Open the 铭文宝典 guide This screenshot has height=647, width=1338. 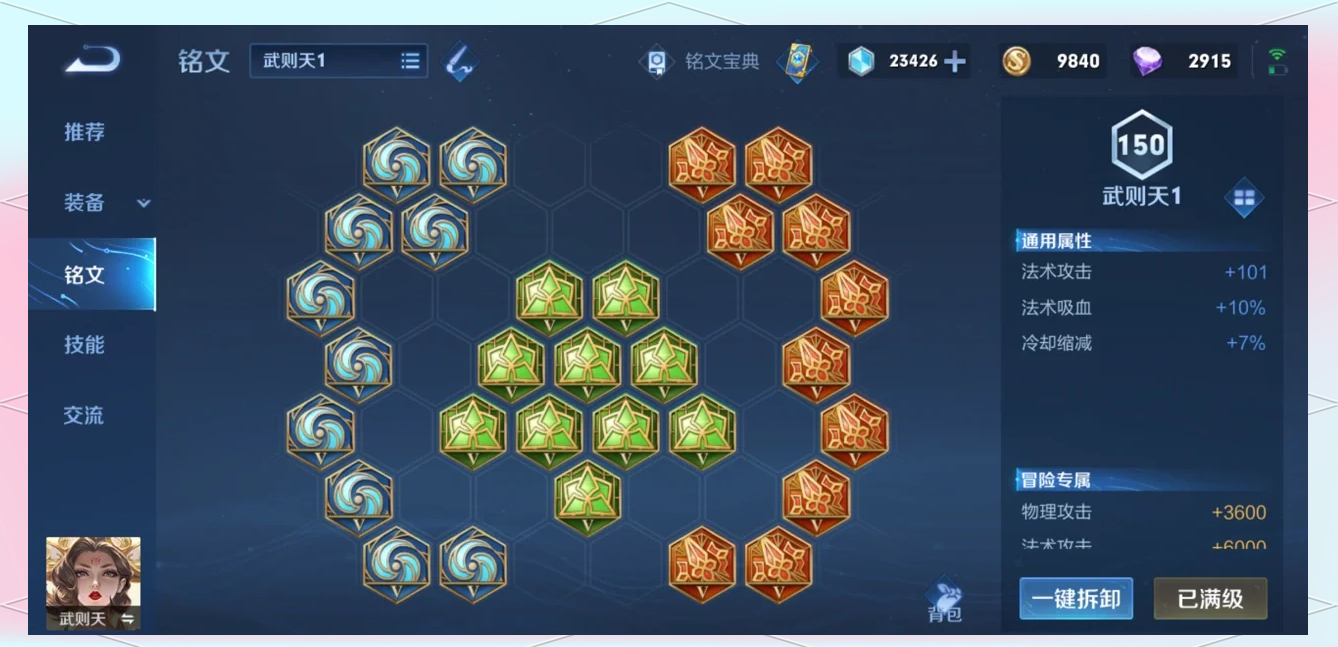point(700,61)
